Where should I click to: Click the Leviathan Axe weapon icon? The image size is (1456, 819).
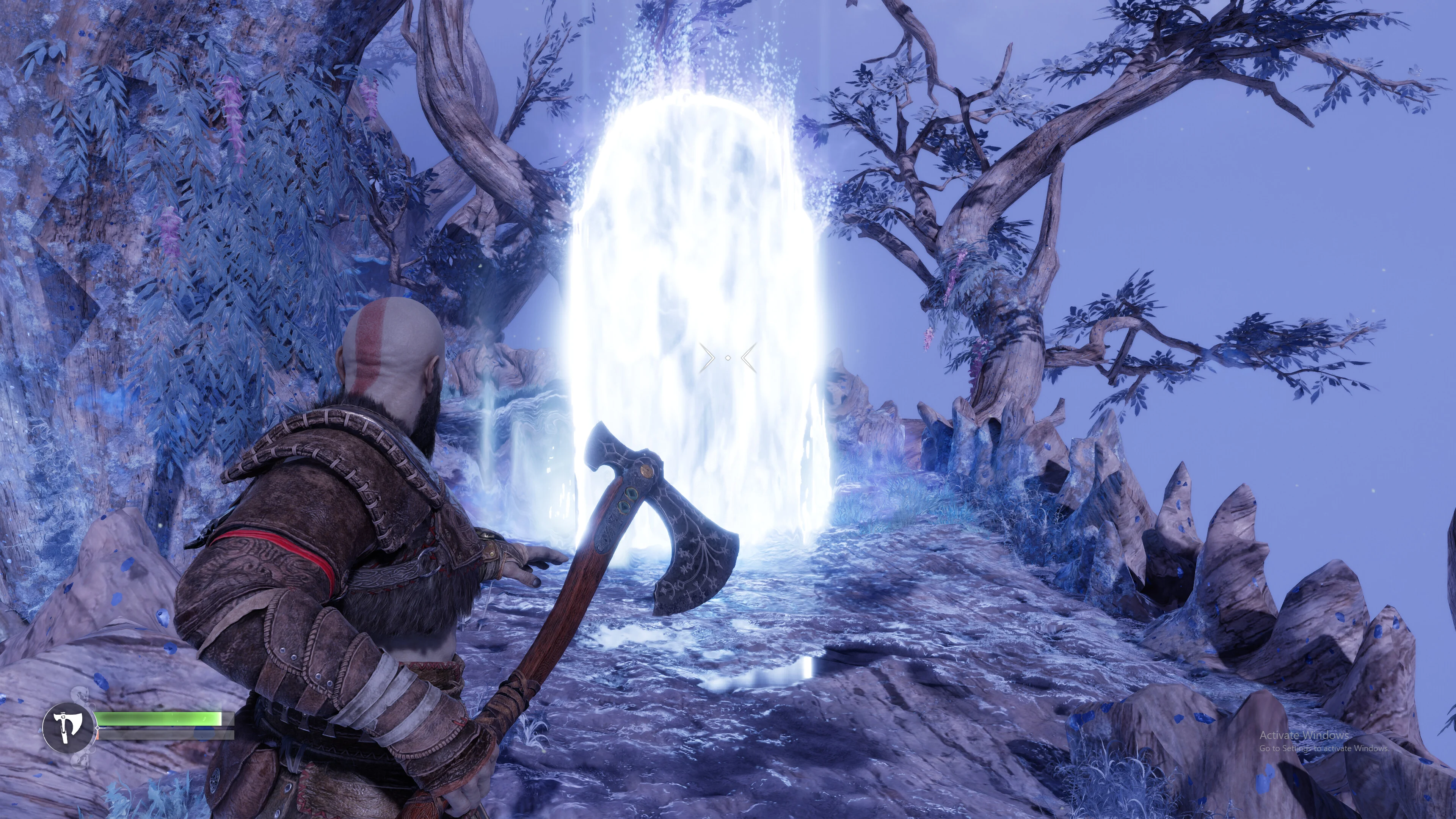[x=67, y=727]
